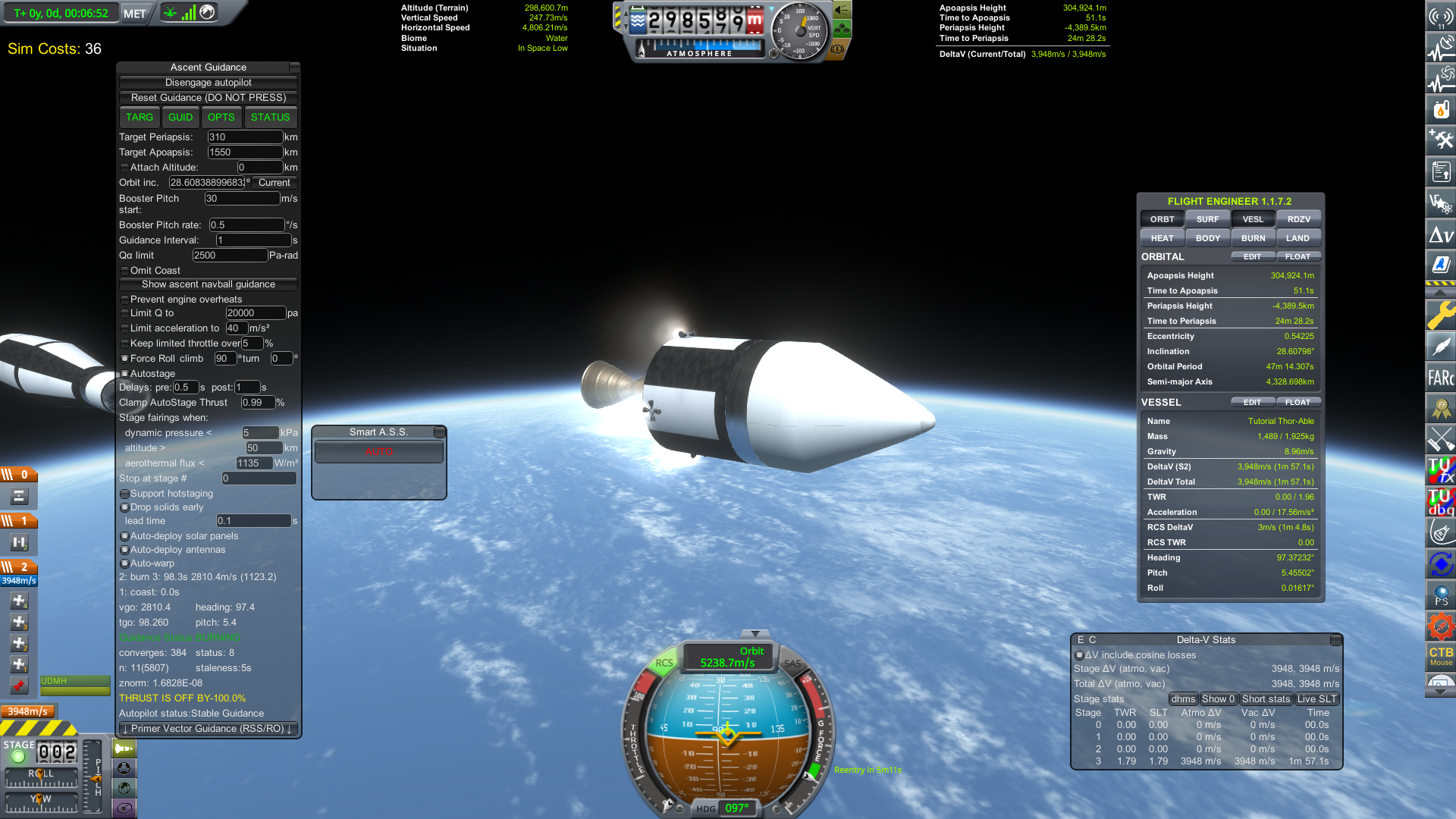
Task: Enable ΔV include cosine losses
Action: click(1079, 655)
